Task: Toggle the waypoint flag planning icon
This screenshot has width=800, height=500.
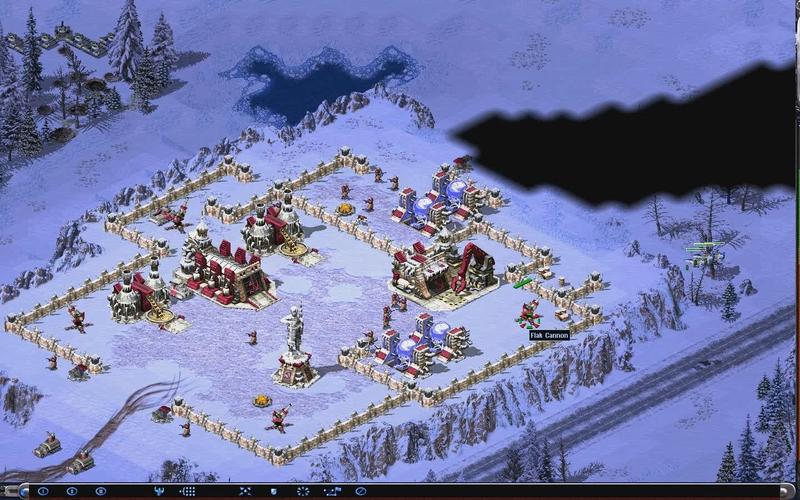Action: click(x=332, y=491)
